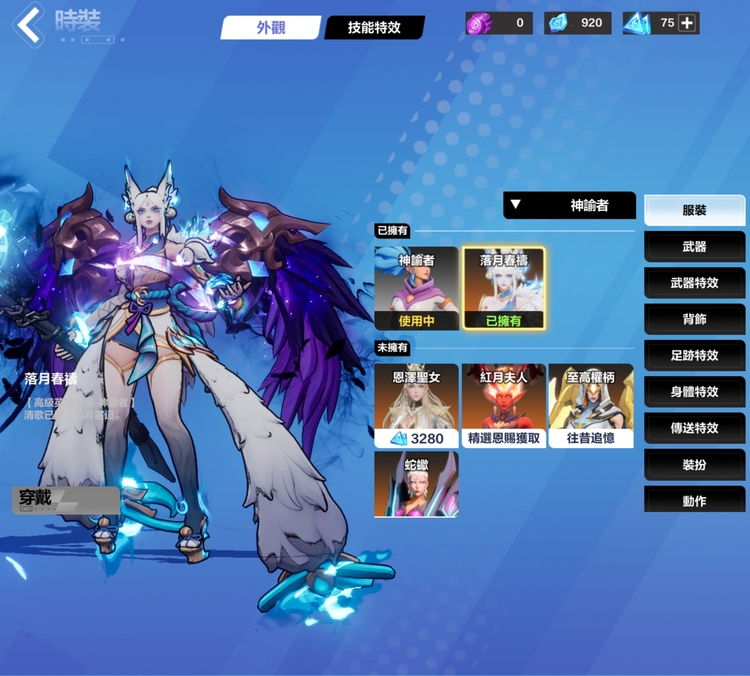Select the 服裝 category
Image resolution: width=750 pixels, height=676 pixels.
pyautogui.click(x=694, y=210)
